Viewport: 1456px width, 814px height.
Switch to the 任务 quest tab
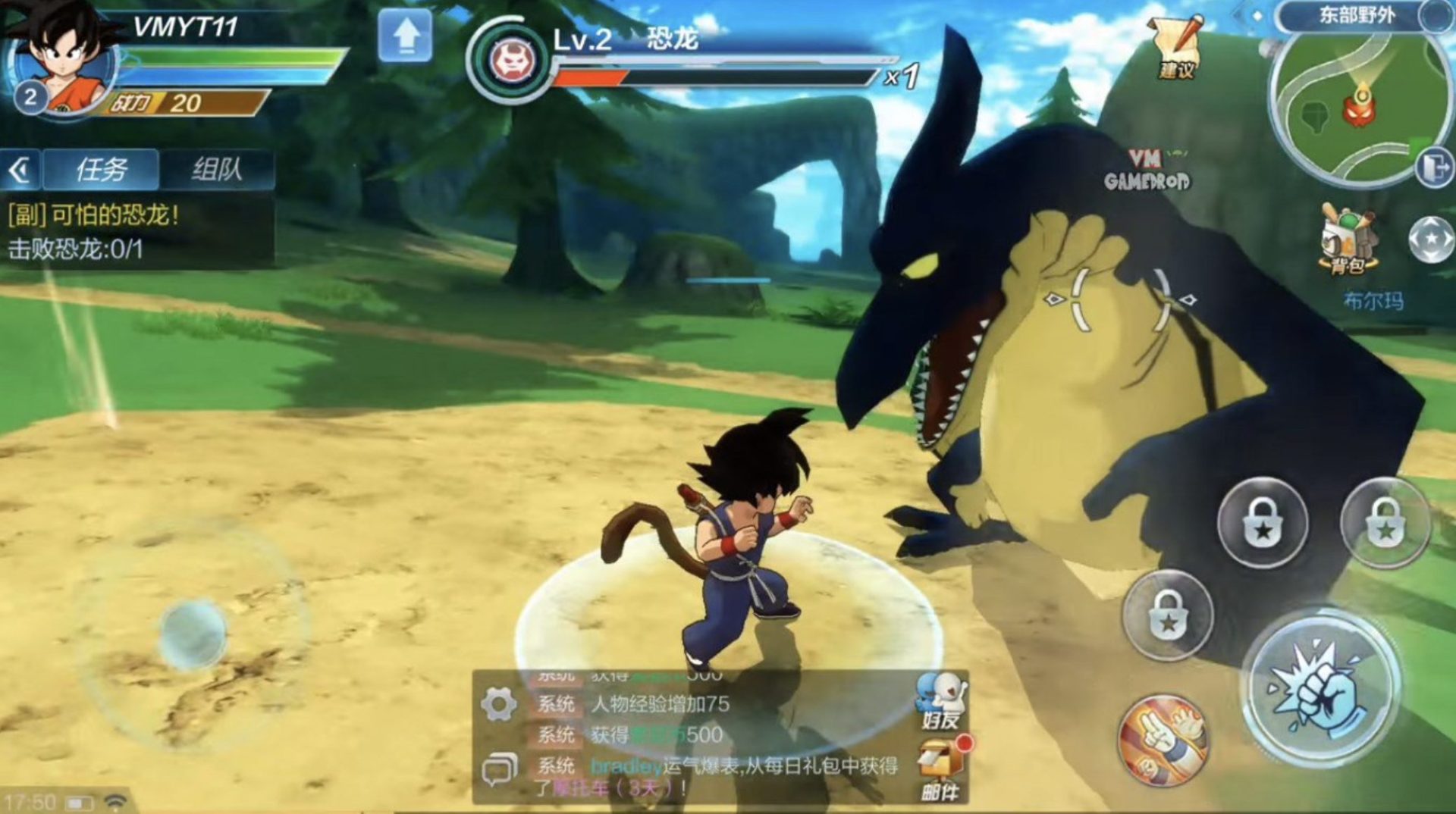(101, 169)
